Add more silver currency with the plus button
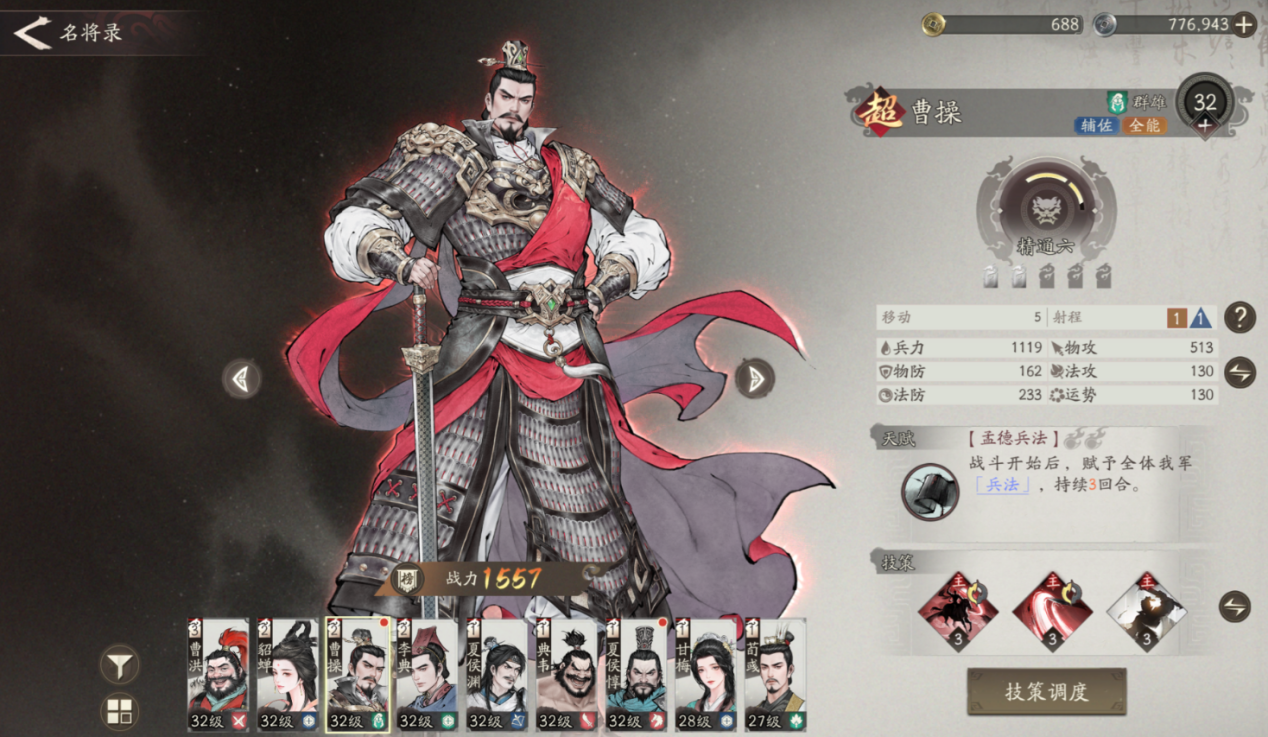Image resolution: width=1268 pixels, height=737 pixels. [1244, 25]
